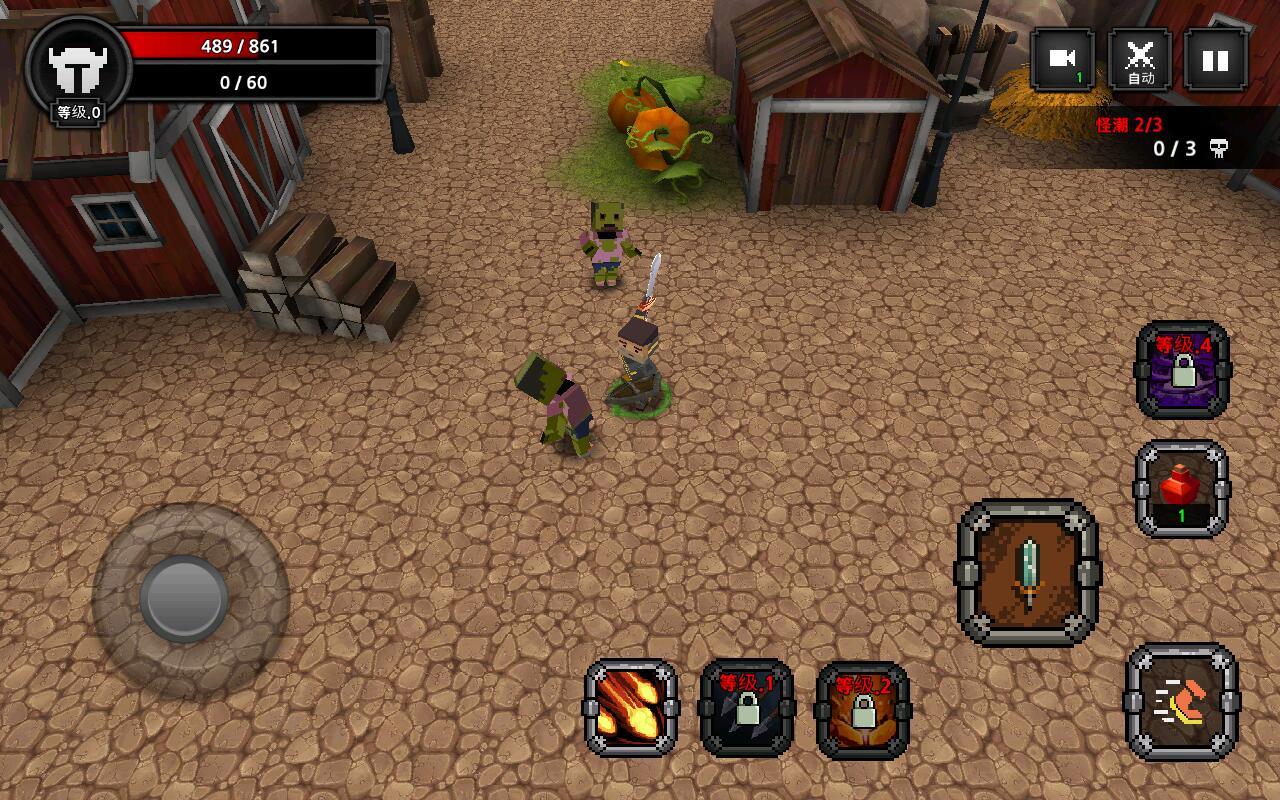The image size is (1280, 800).
Task: Attack with the sword button
Action: click(1028, 573)
